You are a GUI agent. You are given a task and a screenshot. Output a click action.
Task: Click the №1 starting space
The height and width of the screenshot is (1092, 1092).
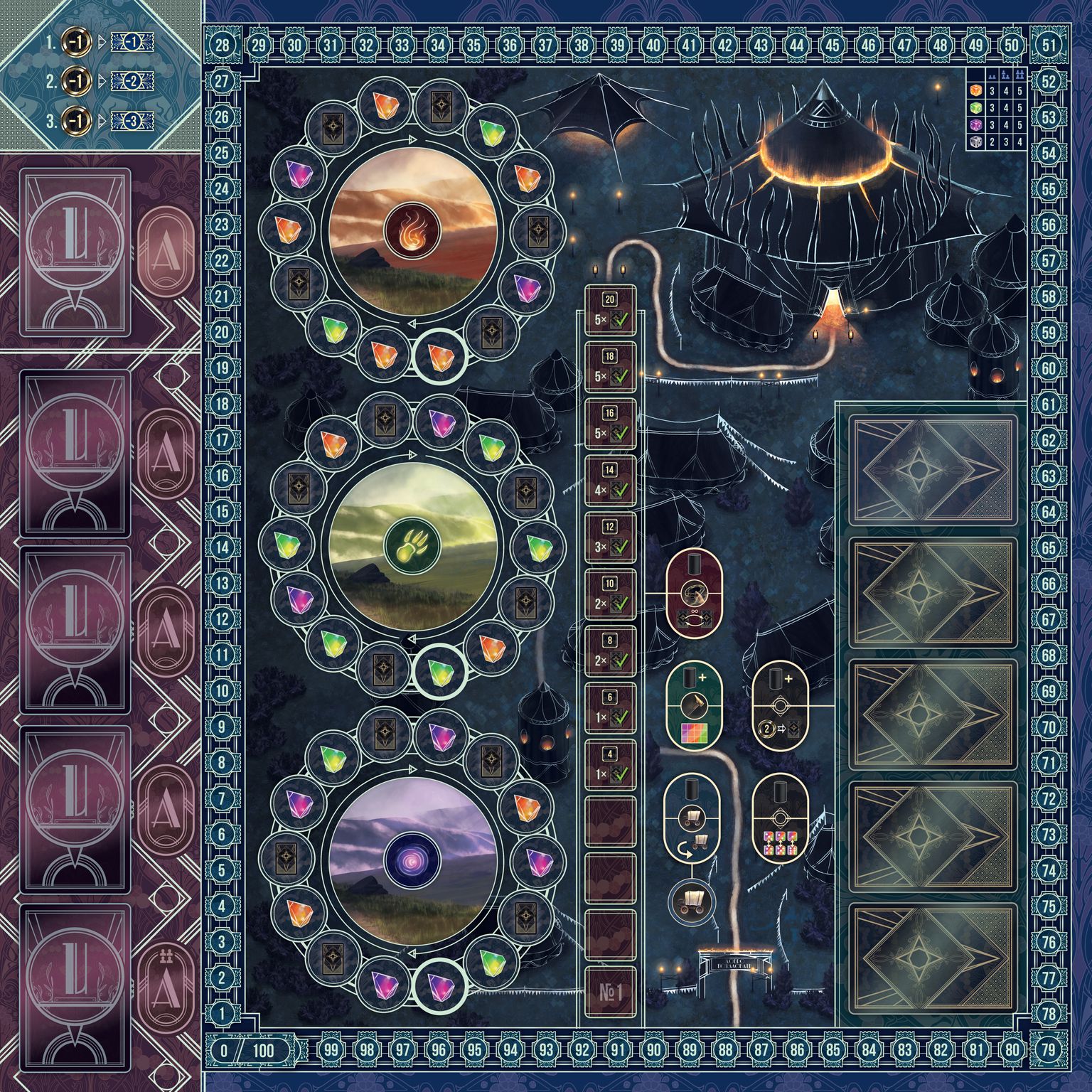(x=609, y=992)
